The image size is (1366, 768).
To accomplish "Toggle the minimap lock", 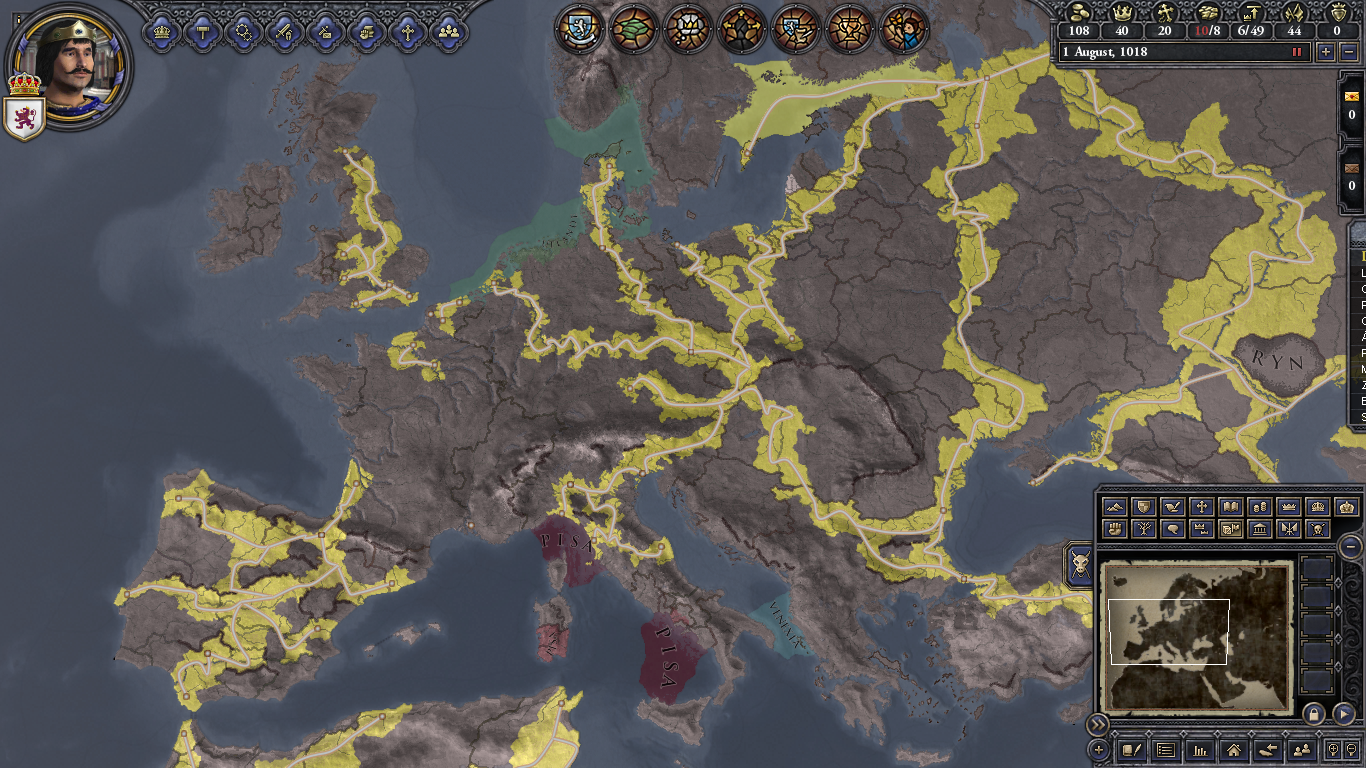I will [x=1313, y=715].
